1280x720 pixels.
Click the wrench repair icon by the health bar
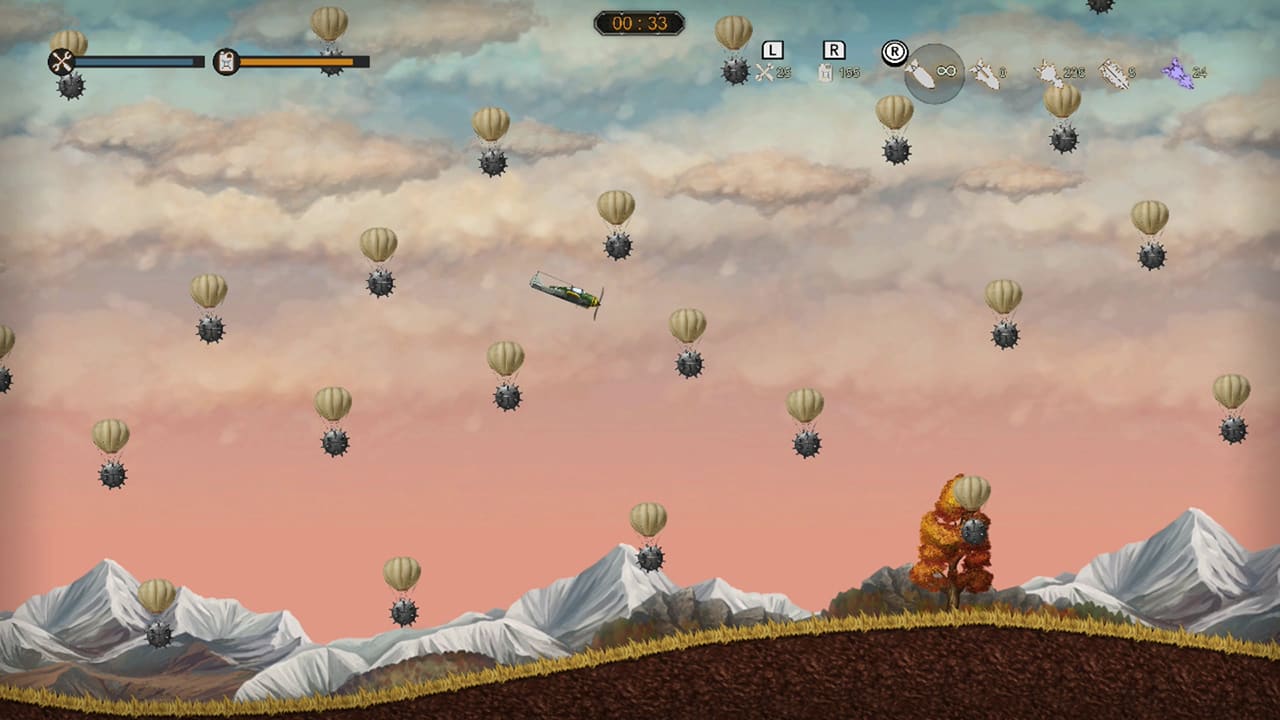62,59
